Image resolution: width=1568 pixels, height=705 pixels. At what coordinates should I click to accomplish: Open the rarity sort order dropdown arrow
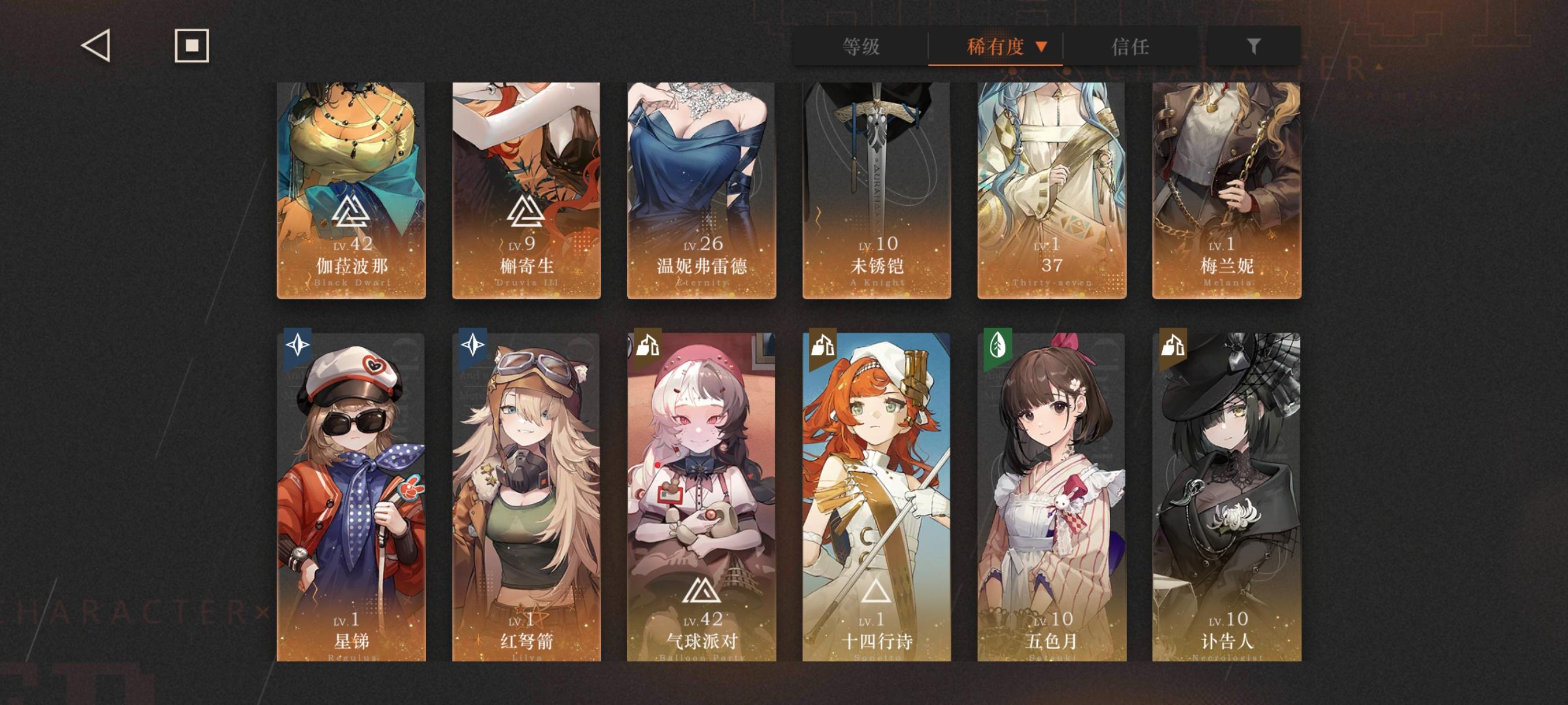coord(1045,46)
